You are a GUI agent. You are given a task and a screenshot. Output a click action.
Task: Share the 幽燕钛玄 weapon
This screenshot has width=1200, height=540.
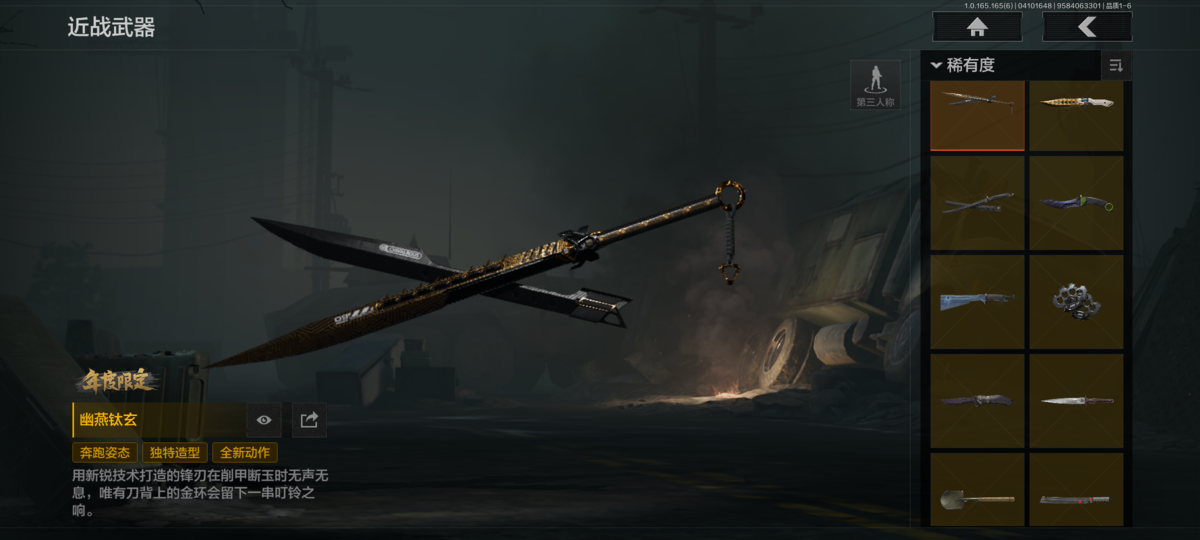pyautogui.click(x=309, y=420)
